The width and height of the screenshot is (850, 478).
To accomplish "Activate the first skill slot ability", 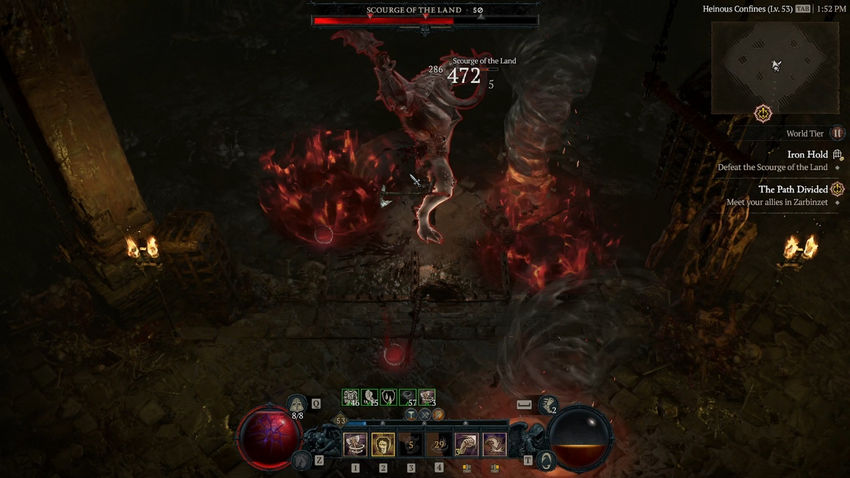I will pos(354,444).
